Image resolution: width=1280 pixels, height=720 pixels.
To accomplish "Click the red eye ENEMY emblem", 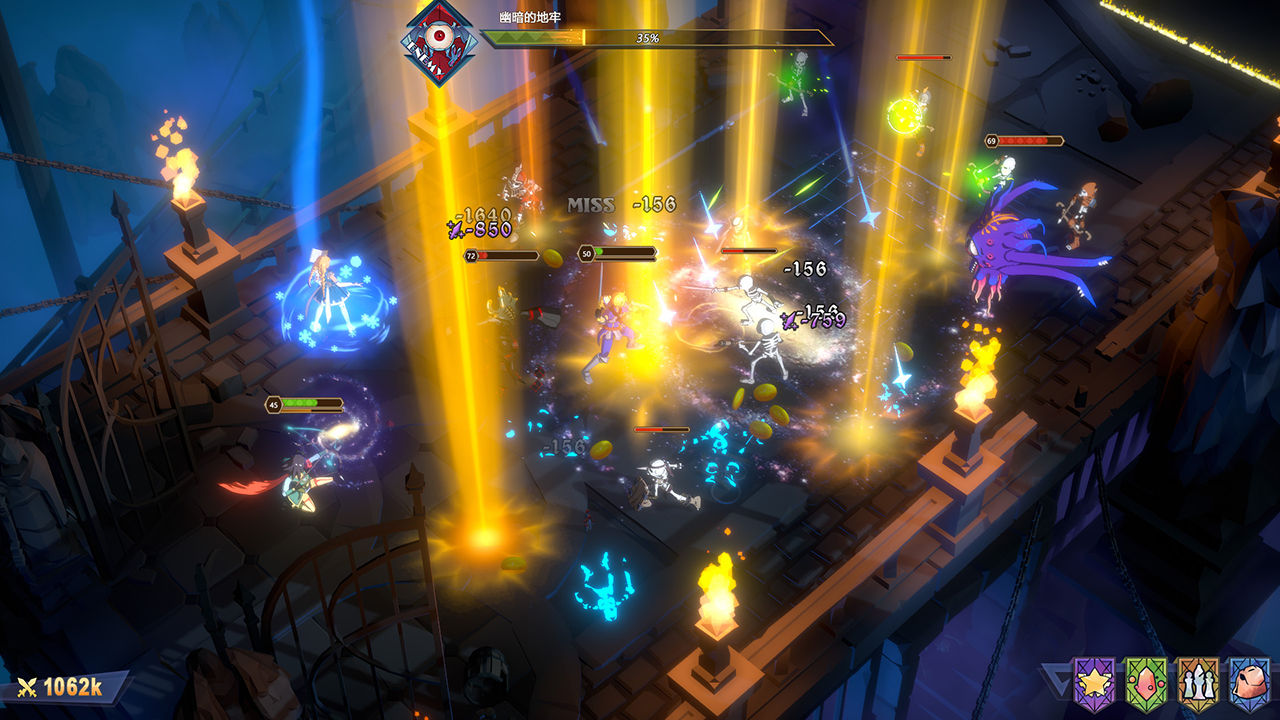I will coord(438,42).
